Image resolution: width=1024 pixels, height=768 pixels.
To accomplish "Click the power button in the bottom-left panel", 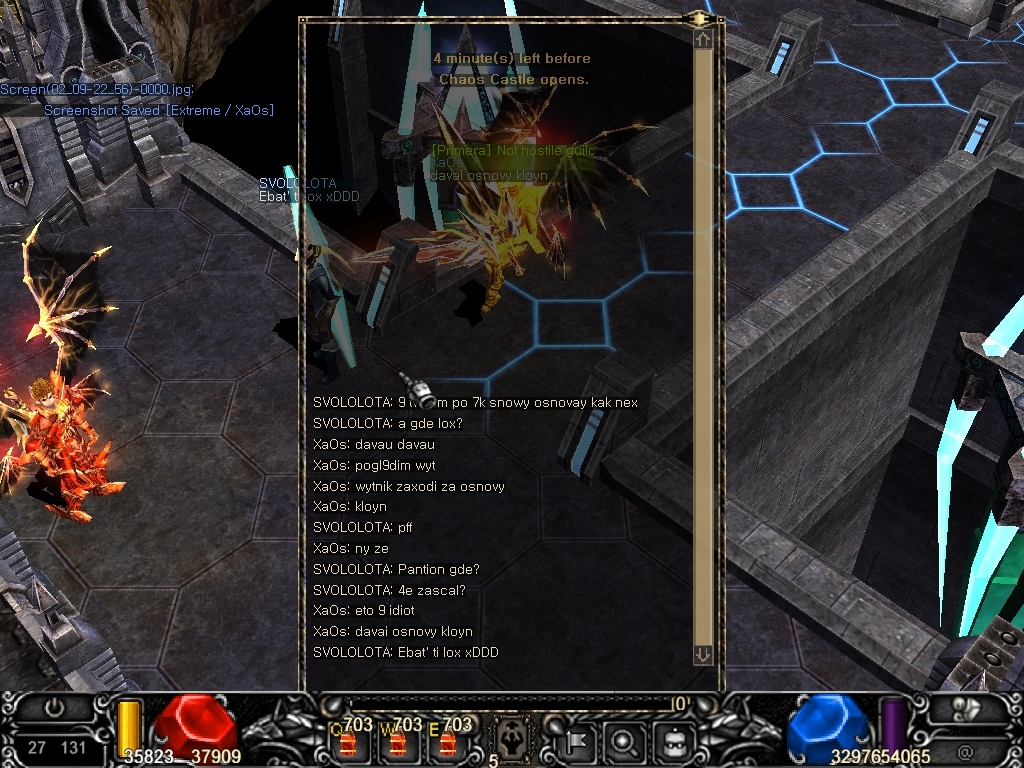I will (55, 706).
